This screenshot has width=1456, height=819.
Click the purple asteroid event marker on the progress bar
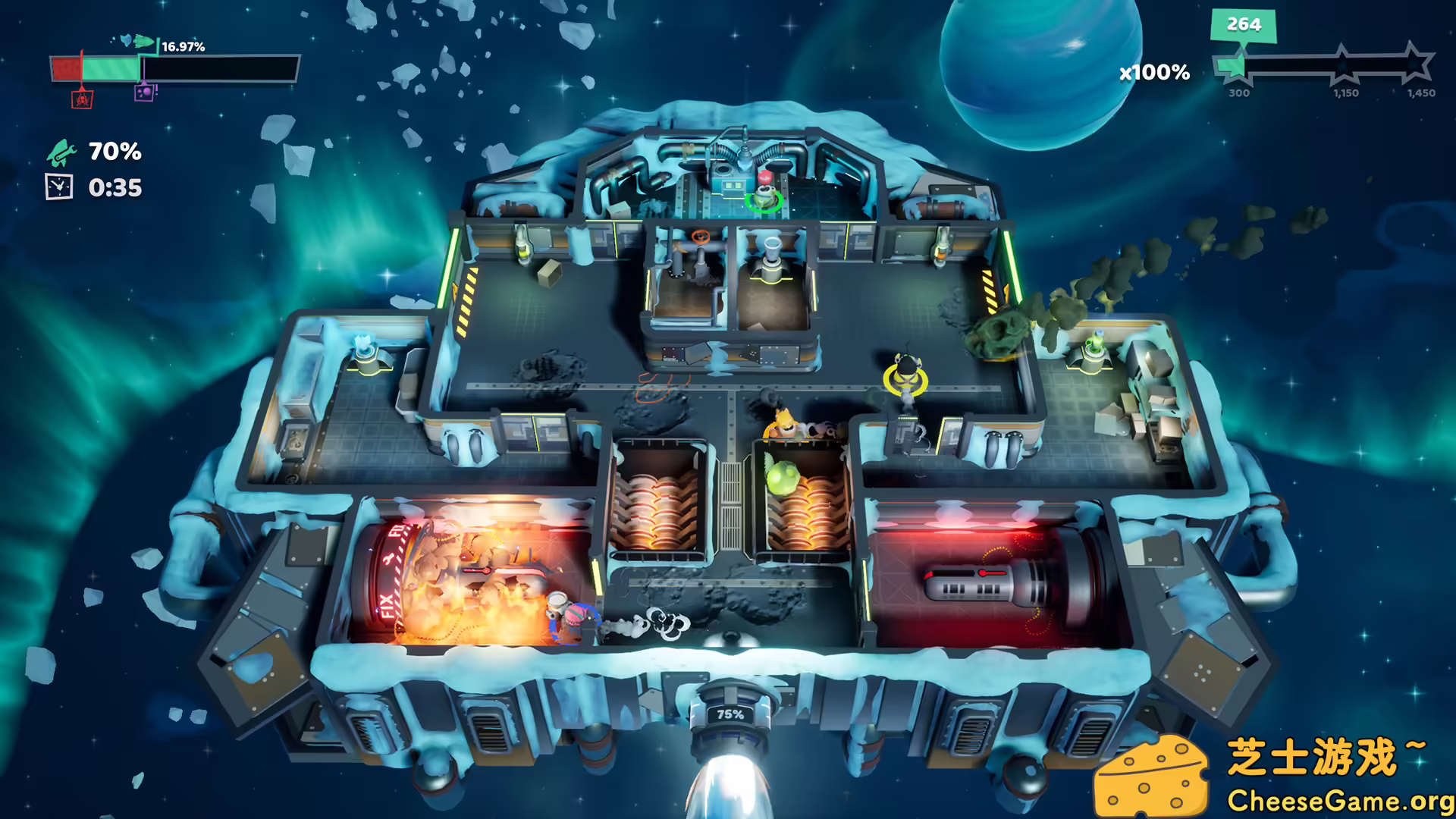[145, 92]
